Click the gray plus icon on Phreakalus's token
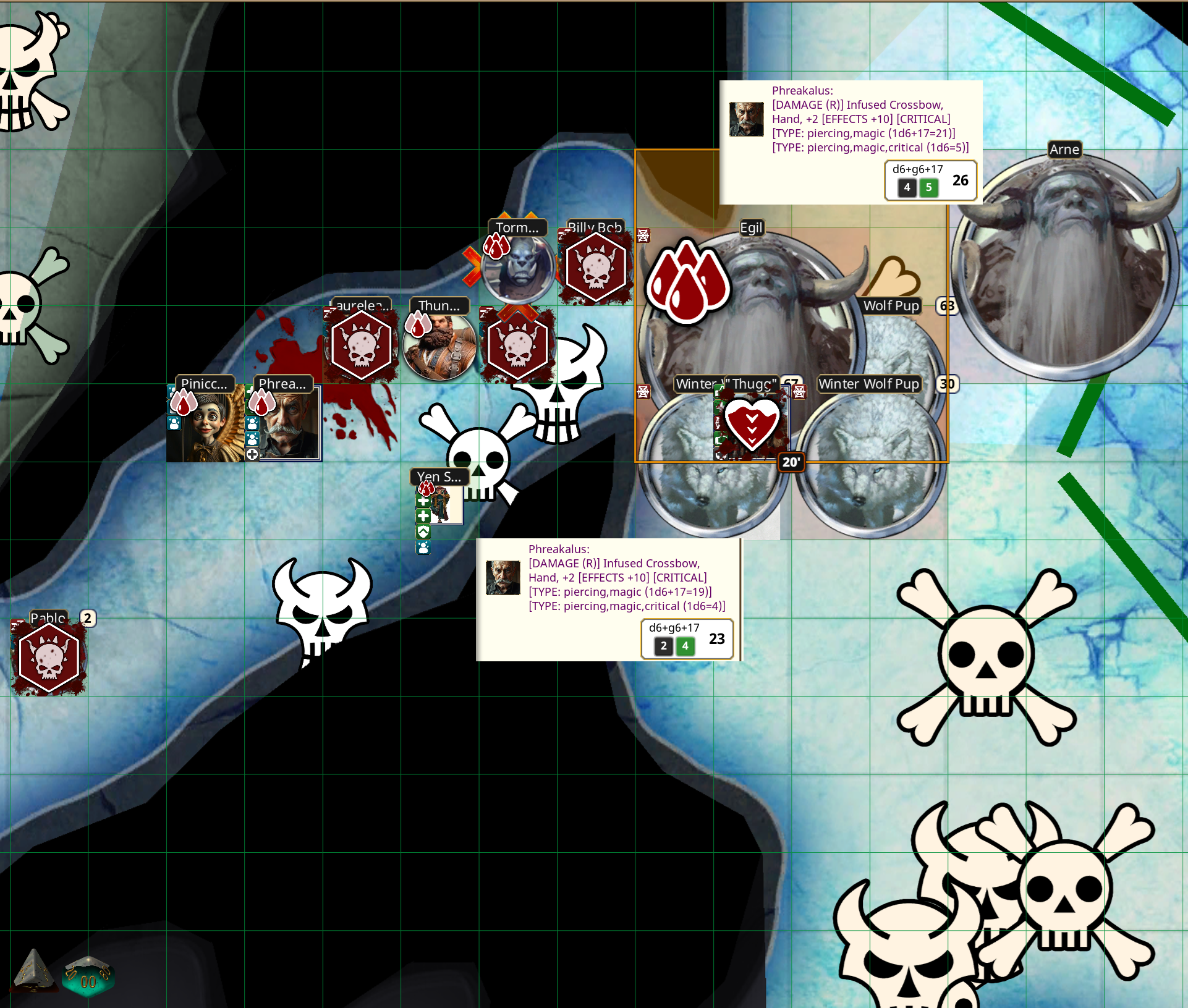 (x=252, y=455)
